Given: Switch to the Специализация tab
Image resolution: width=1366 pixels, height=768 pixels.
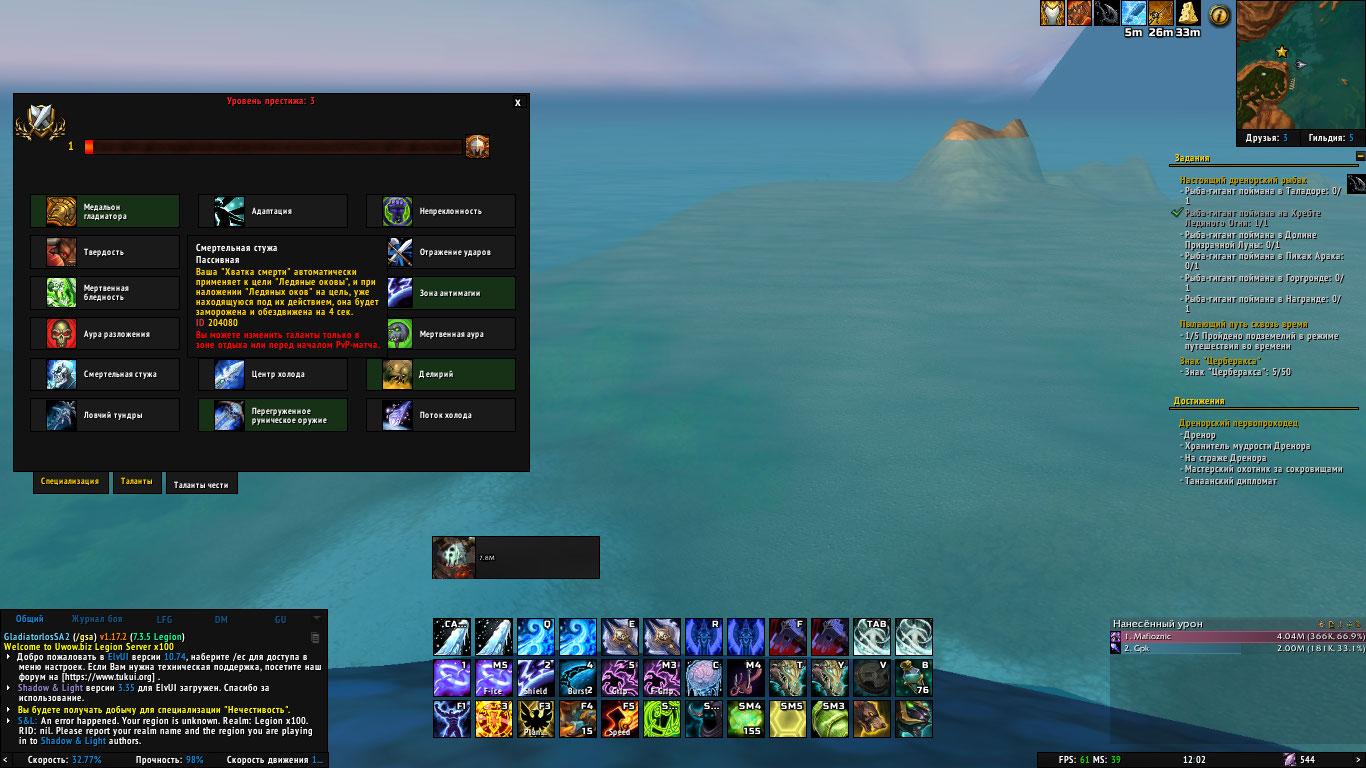Looking at the screenshot, I should [x=69, y=482].
